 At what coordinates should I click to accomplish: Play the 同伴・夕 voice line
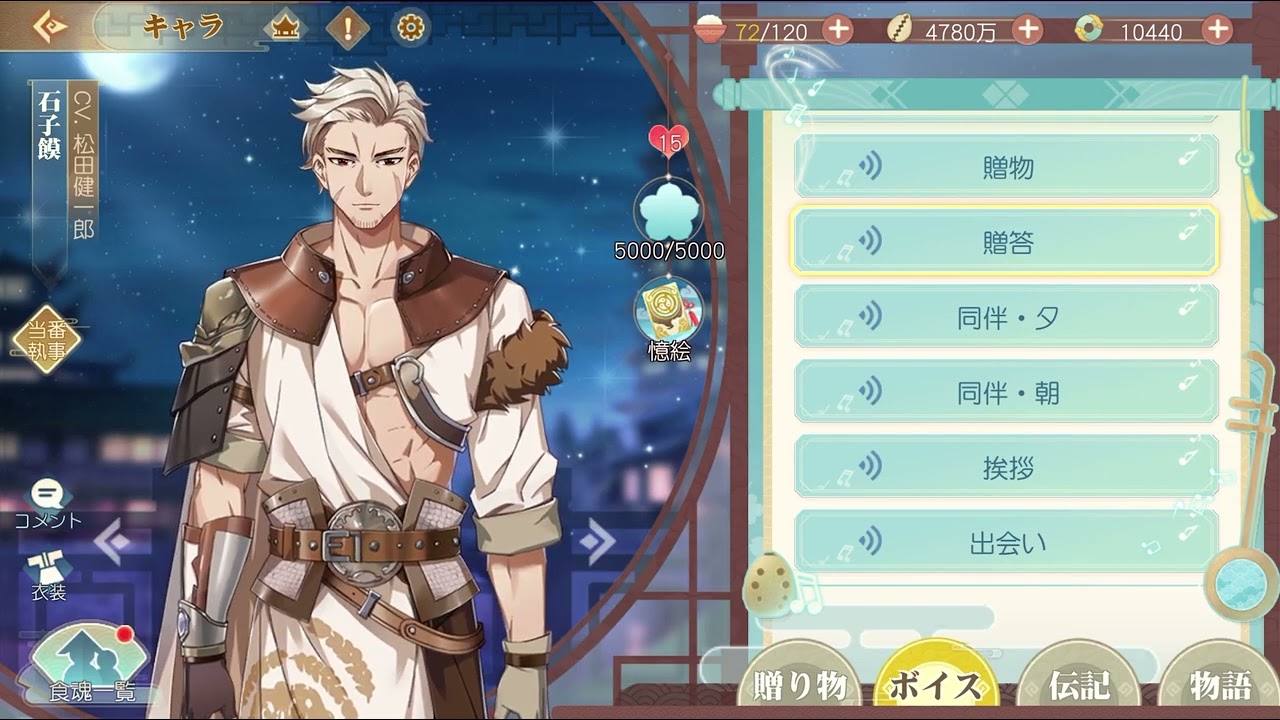(x=1006, y=317)
